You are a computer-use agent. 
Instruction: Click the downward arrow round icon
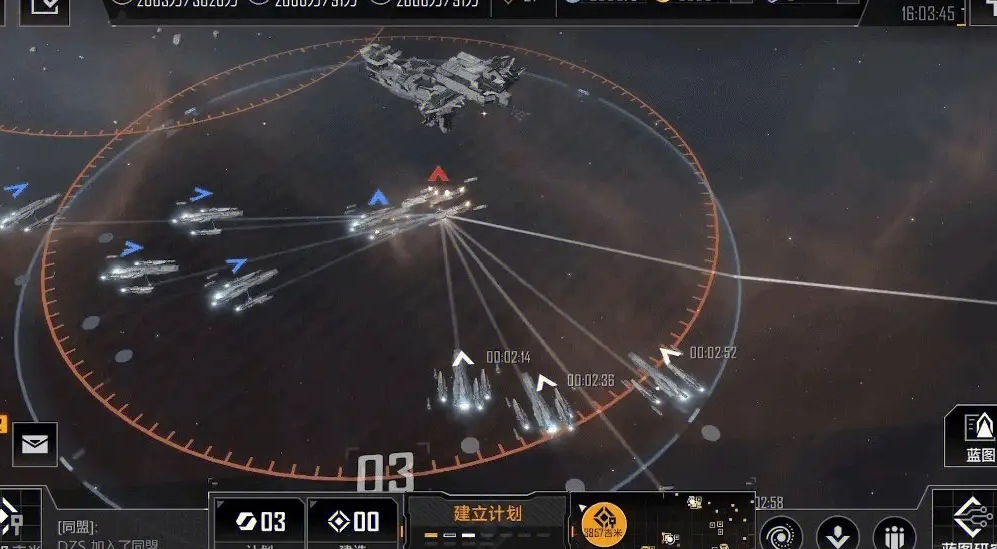tap(837, 533)
